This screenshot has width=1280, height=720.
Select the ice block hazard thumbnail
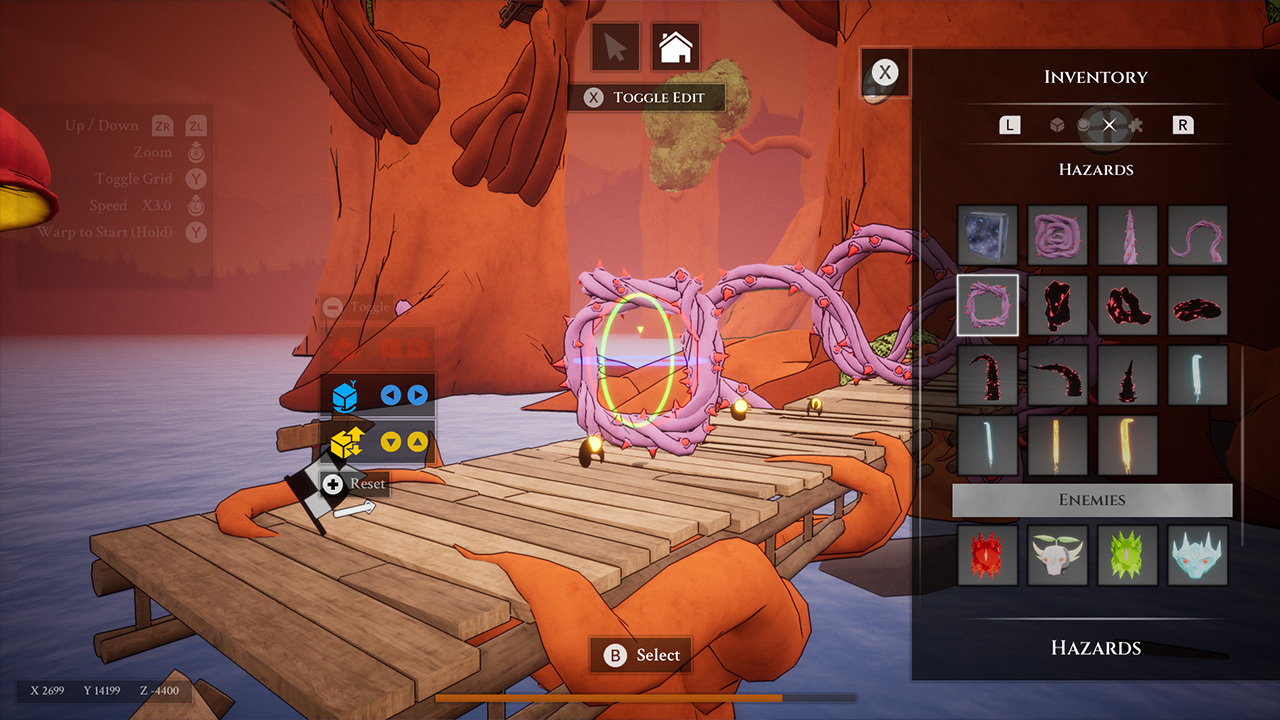click(987, 235)
